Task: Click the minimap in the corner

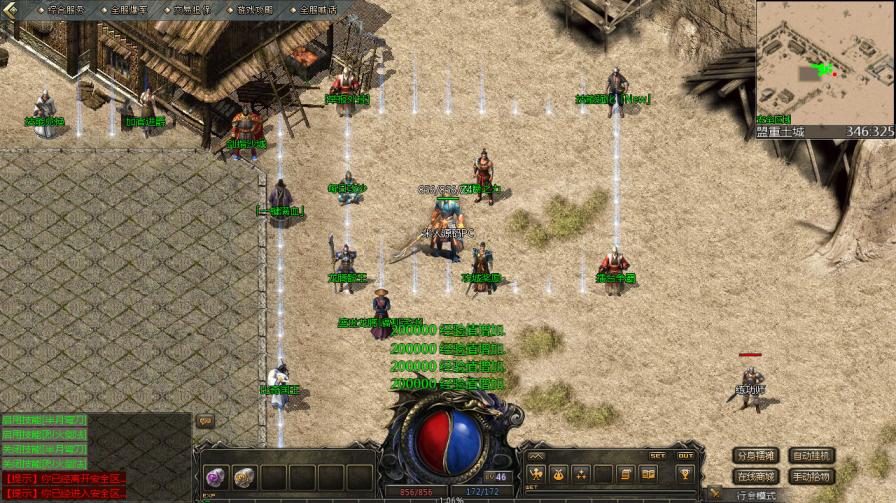Action: [x=824, y=62]
